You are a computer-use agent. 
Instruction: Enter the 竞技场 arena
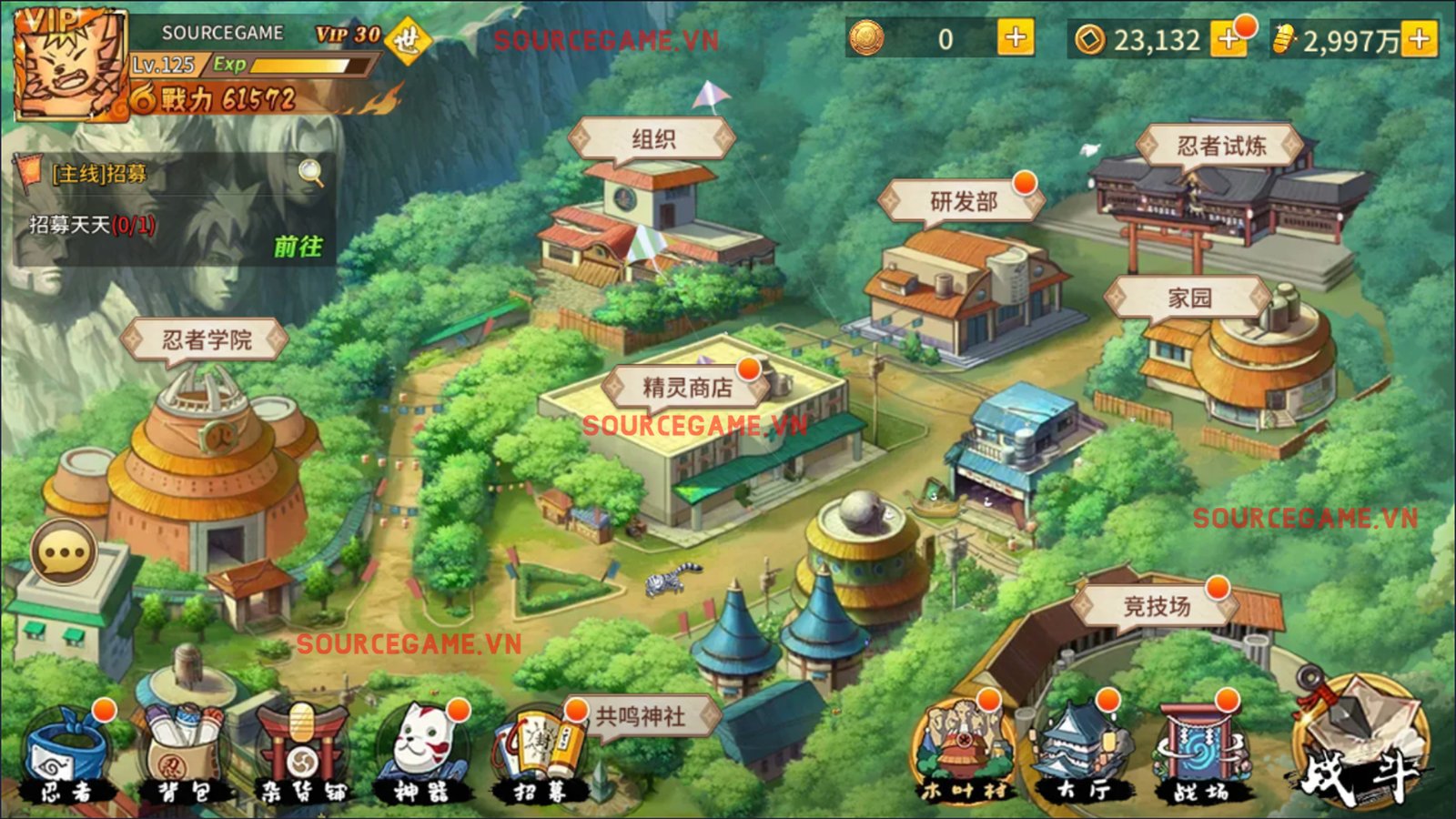tap(1156, 605)
